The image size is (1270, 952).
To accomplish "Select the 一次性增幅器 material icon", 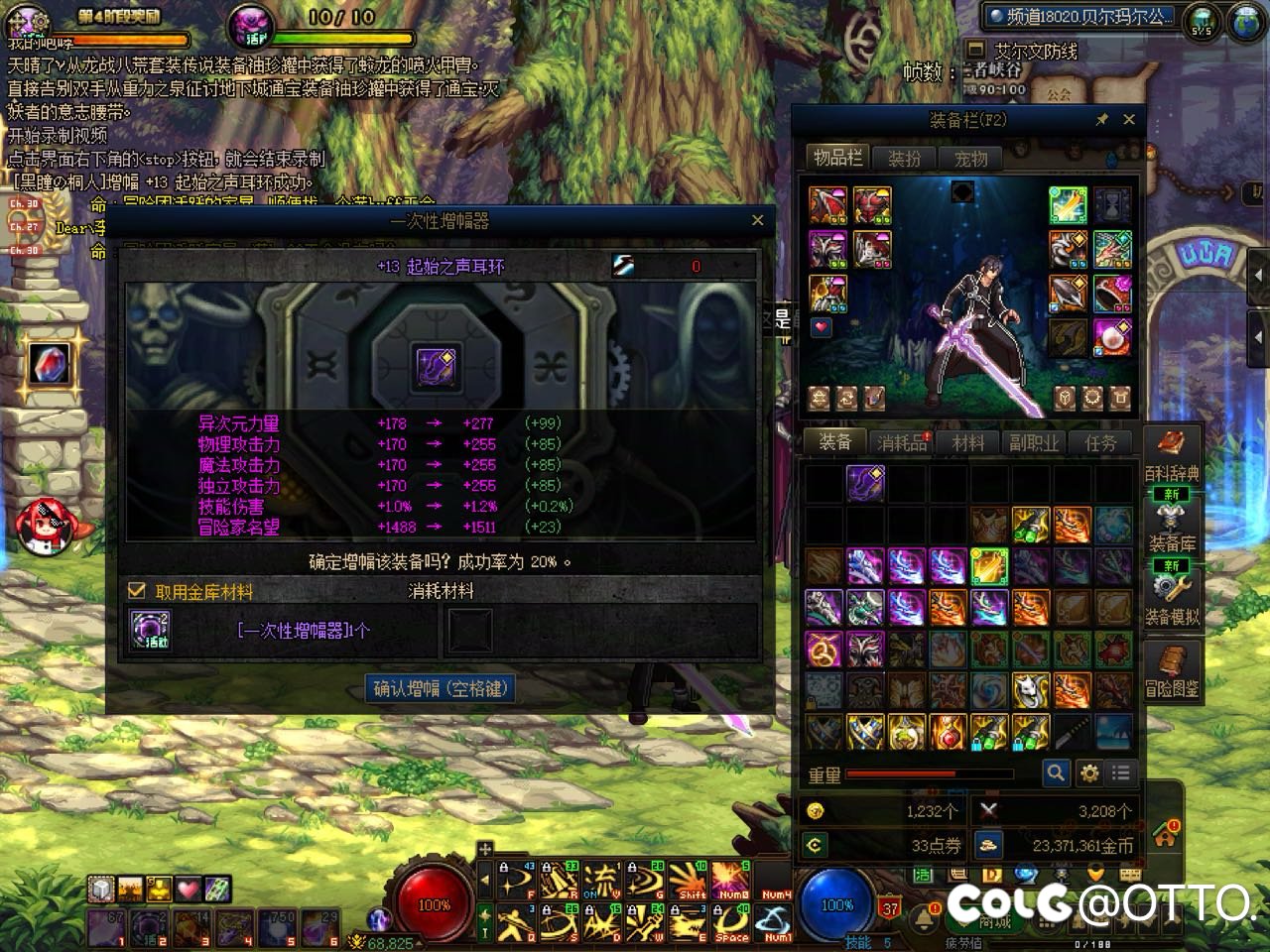I will tap(151, 630).
